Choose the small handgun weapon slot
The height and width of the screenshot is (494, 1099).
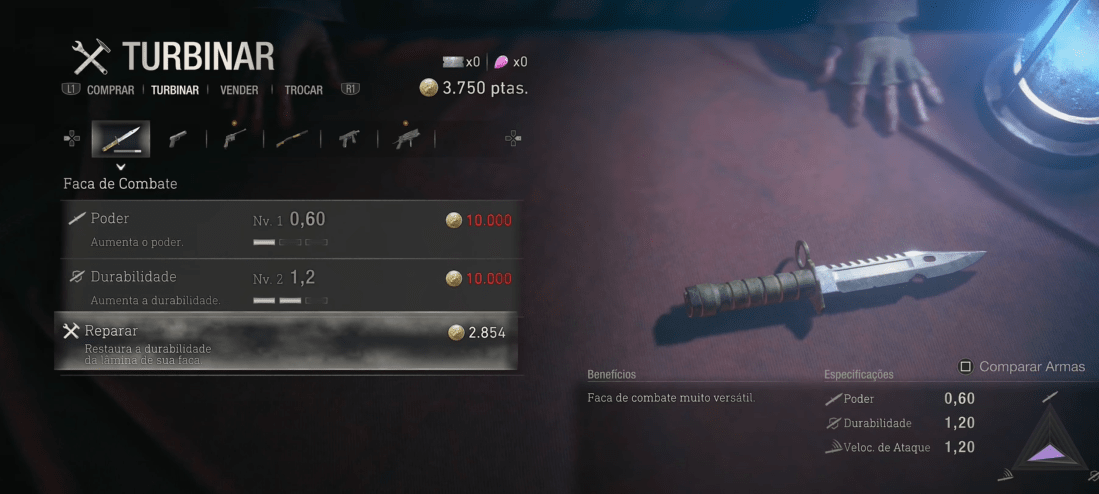click(177, 139)
